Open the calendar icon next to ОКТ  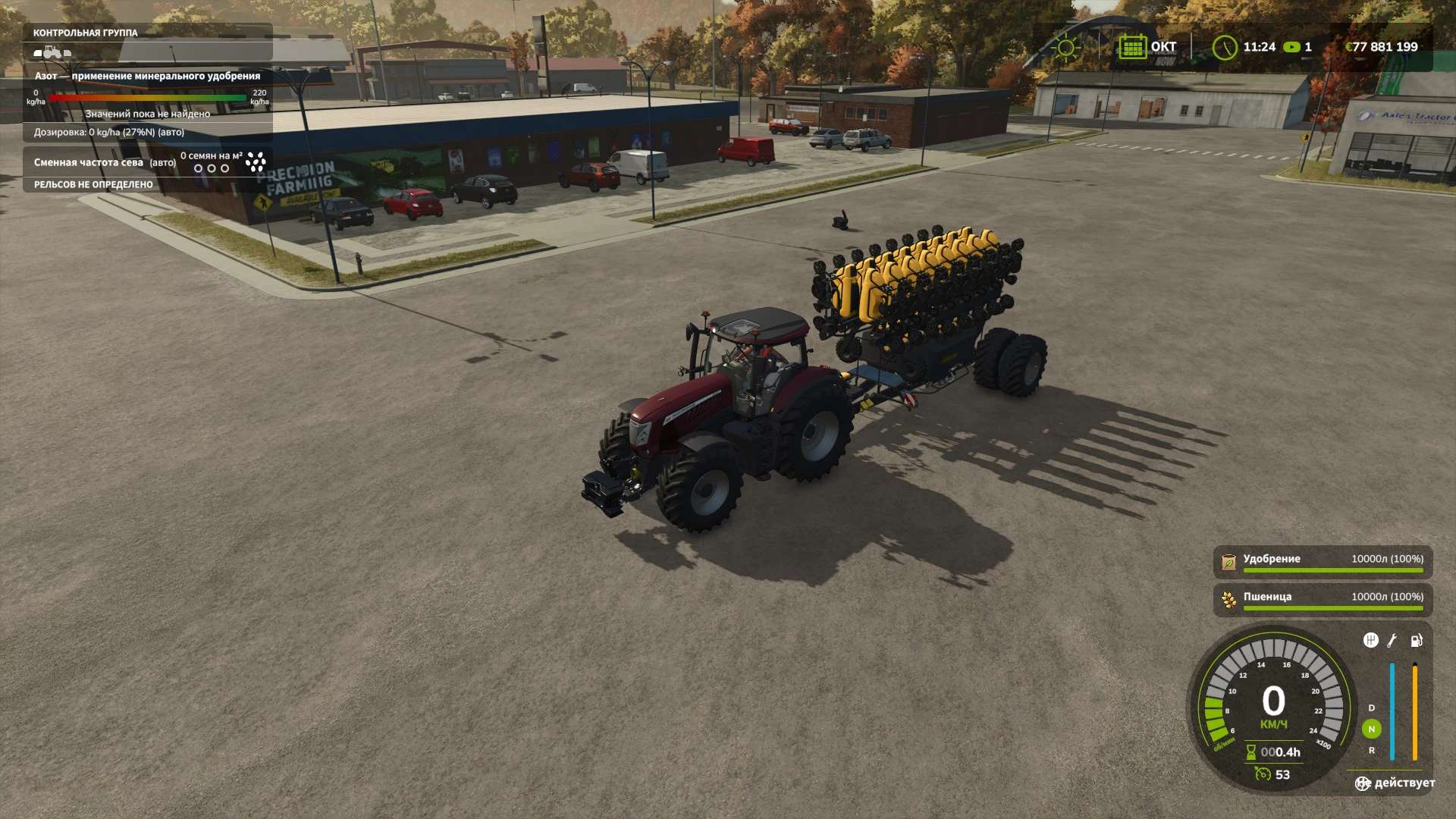1131,47
